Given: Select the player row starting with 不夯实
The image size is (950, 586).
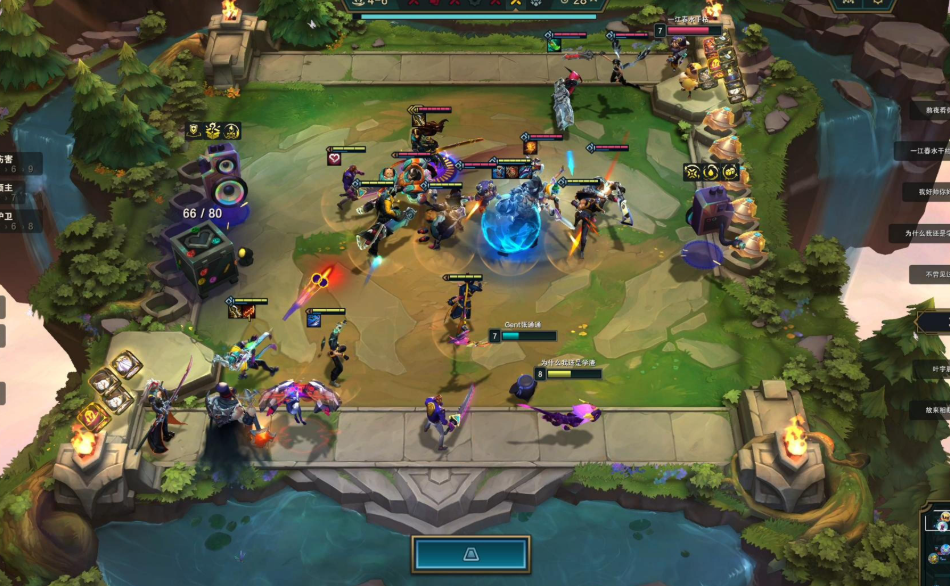Looking at the screenshot, I should (x=931, y=274).
